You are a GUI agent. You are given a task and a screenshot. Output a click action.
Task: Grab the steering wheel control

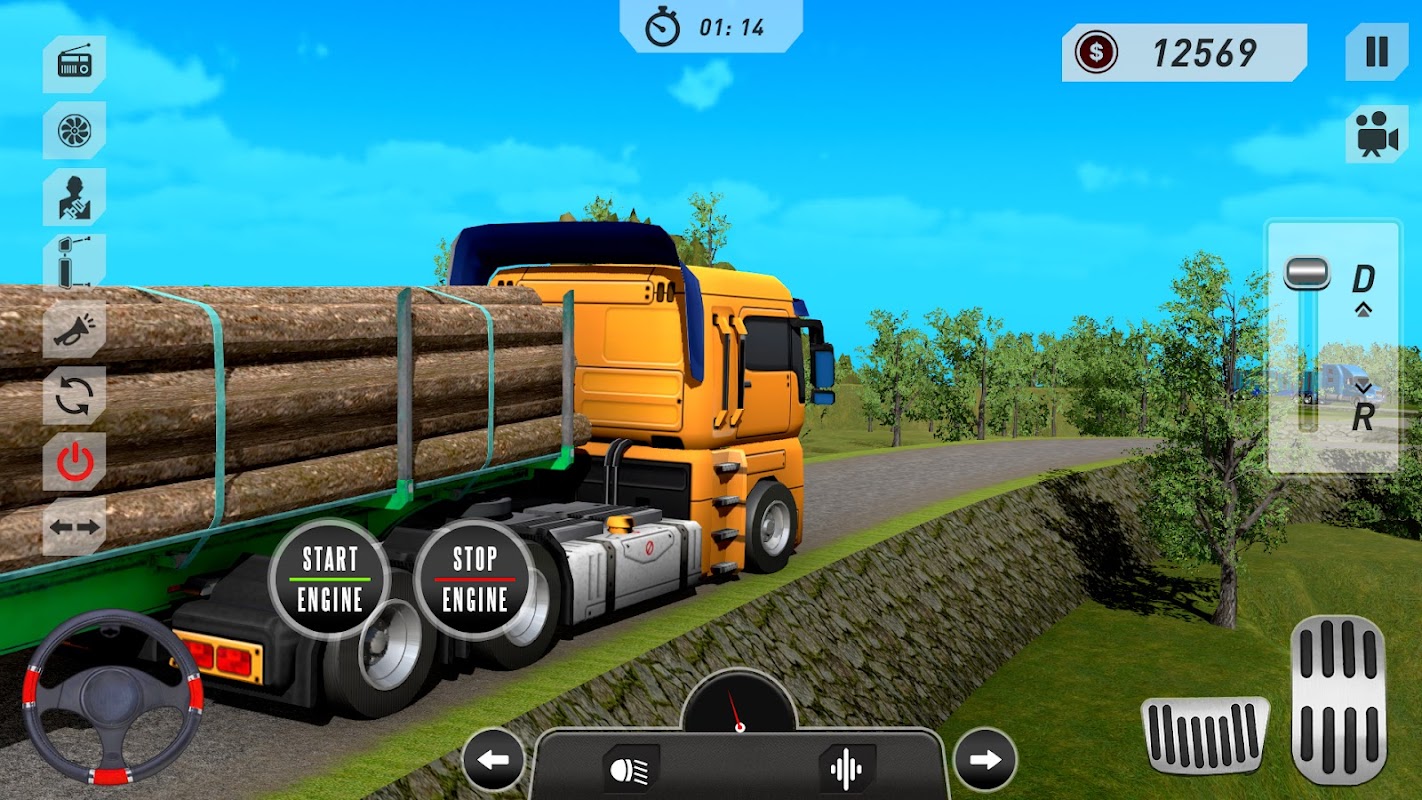click(112, 696)
